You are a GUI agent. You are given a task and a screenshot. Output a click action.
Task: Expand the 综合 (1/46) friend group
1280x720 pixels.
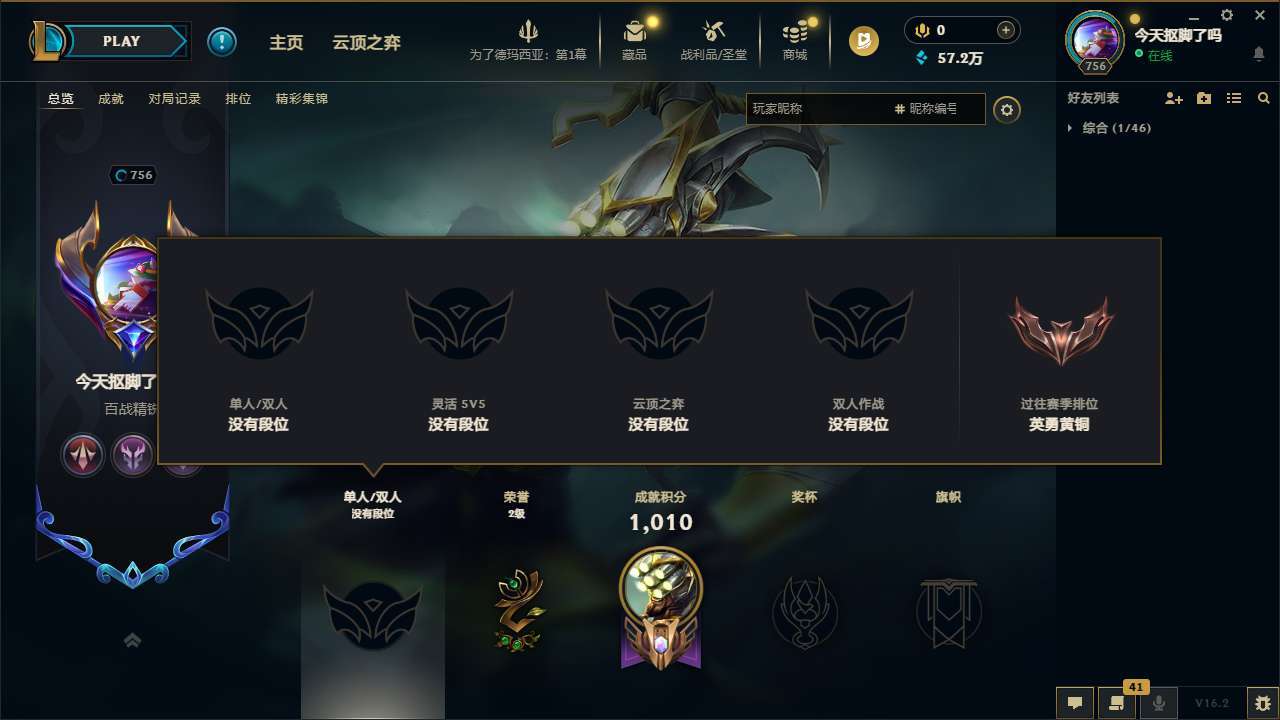pyautogui.click(x=1072, y=128)
